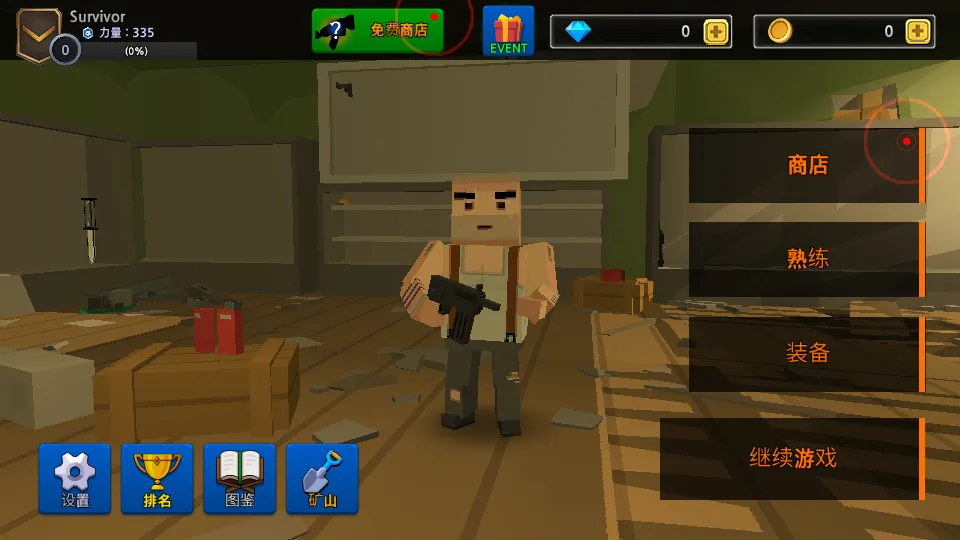Add more blue diamonds with plus button
This screenshot has width=960, height=540.
[716, 31]
